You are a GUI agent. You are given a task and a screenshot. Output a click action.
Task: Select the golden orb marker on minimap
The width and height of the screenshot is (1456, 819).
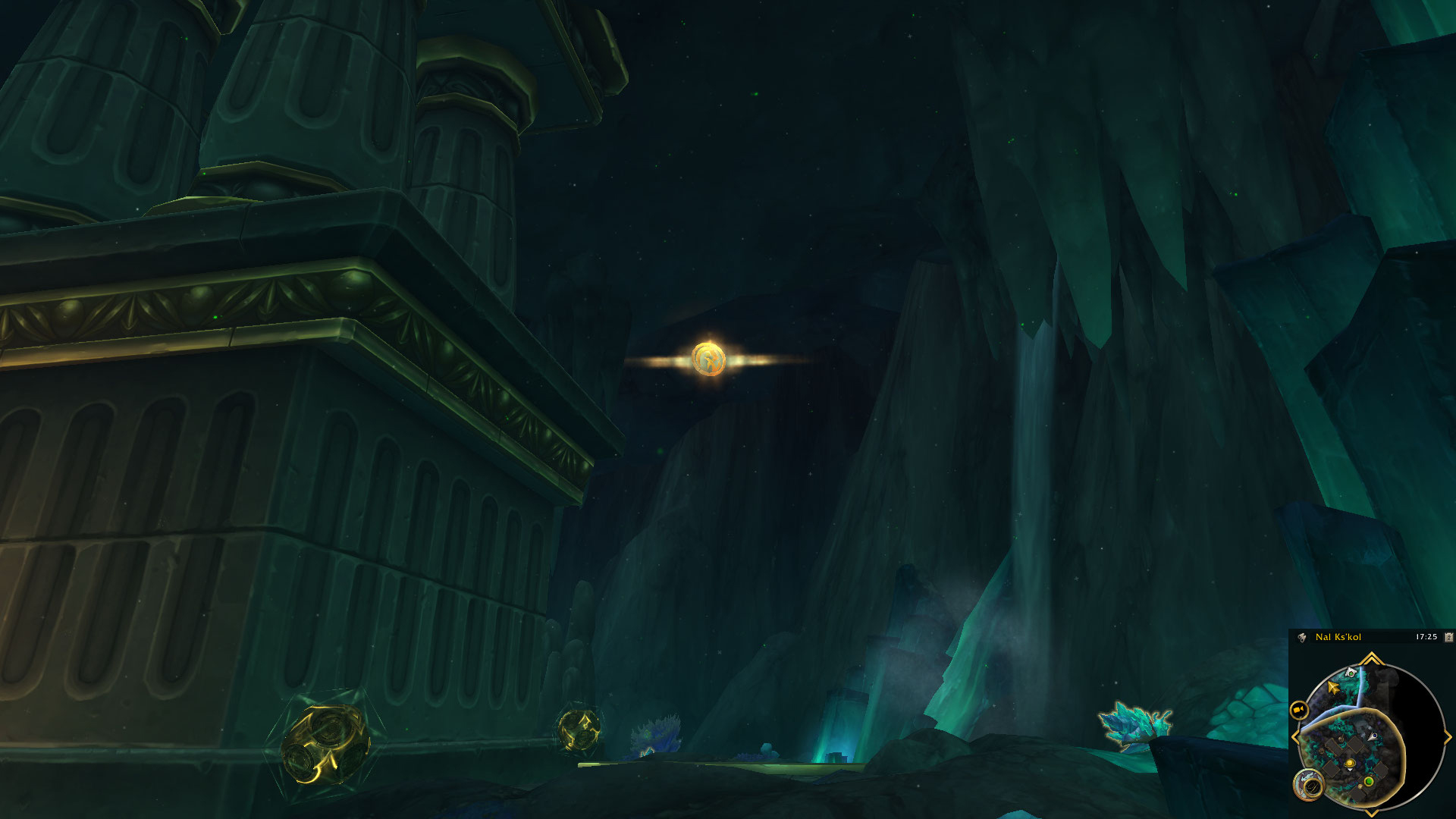(1350, 764)
